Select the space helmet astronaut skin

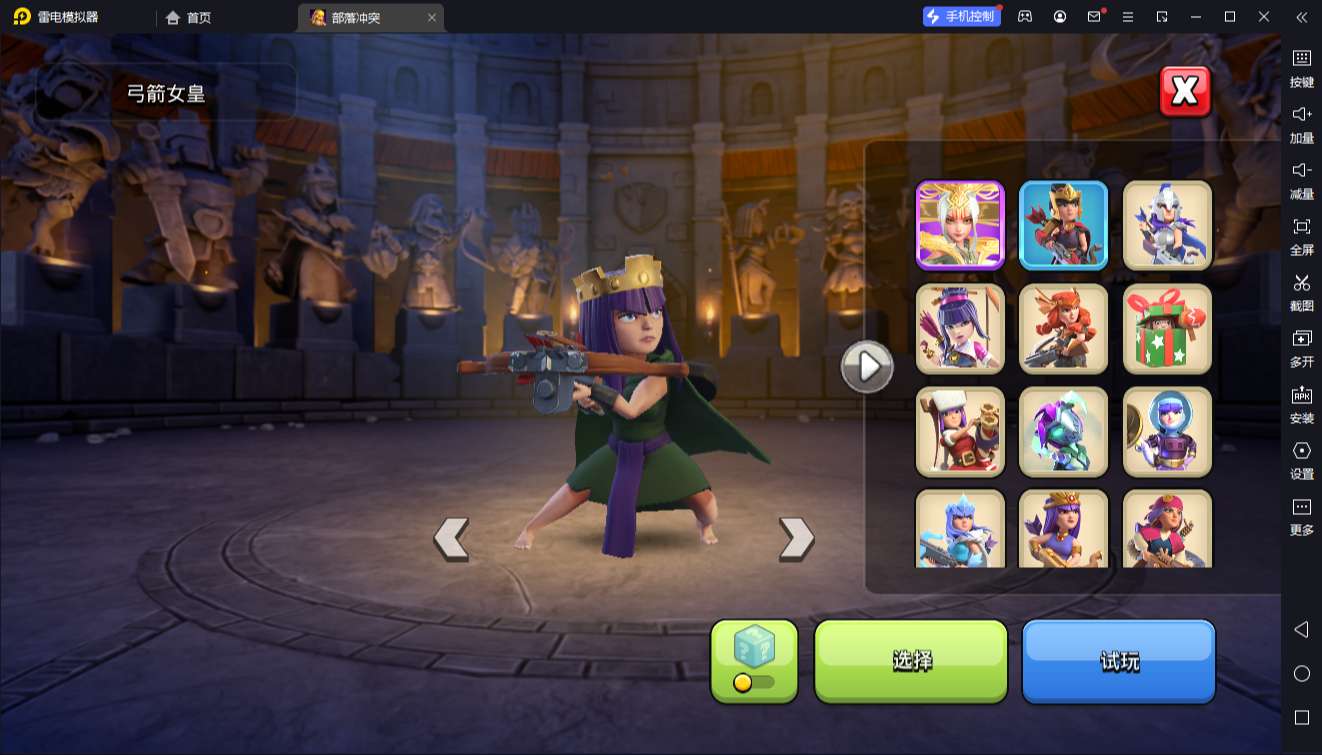[x=1167, y=432]
